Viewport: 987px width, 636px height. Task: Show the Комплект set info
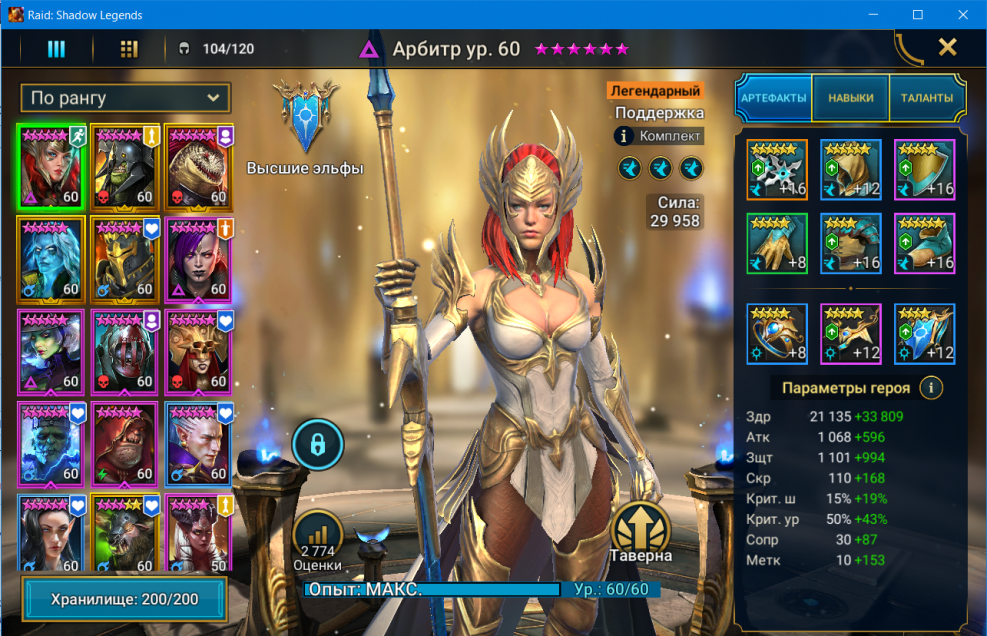[660, 136]
